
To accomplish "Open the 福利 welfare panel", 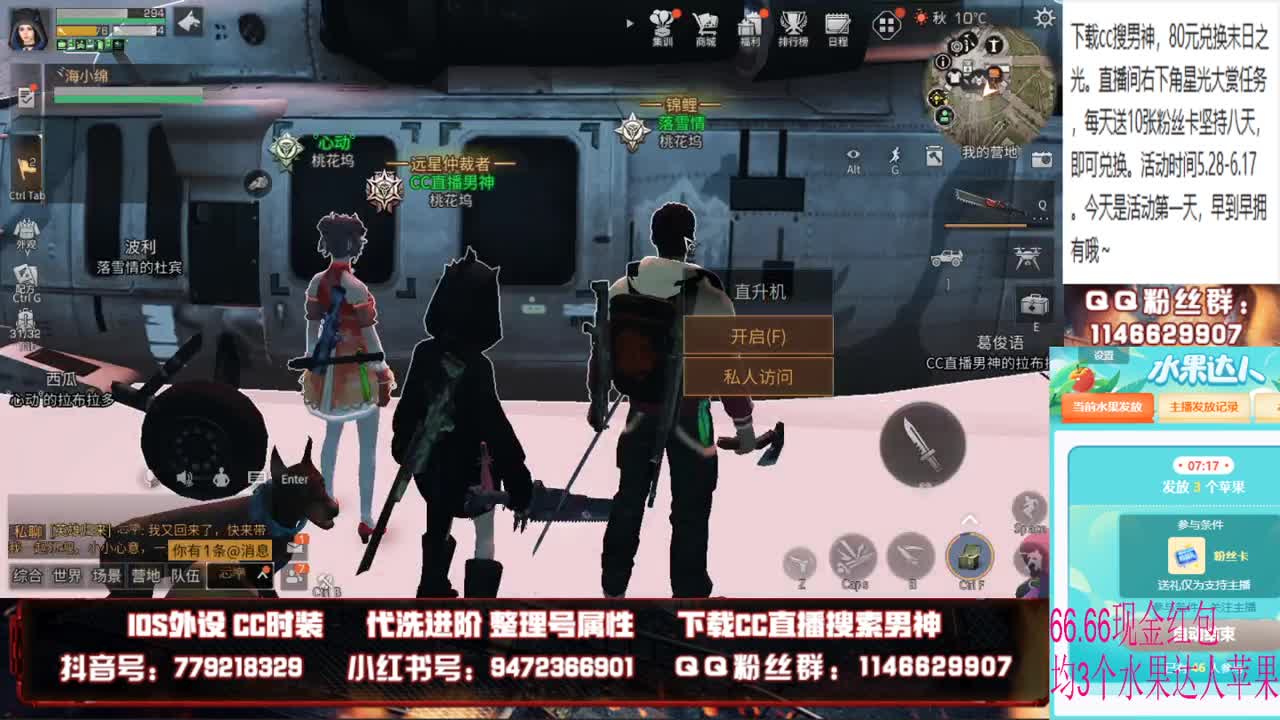I will click(x=750, y=24).
